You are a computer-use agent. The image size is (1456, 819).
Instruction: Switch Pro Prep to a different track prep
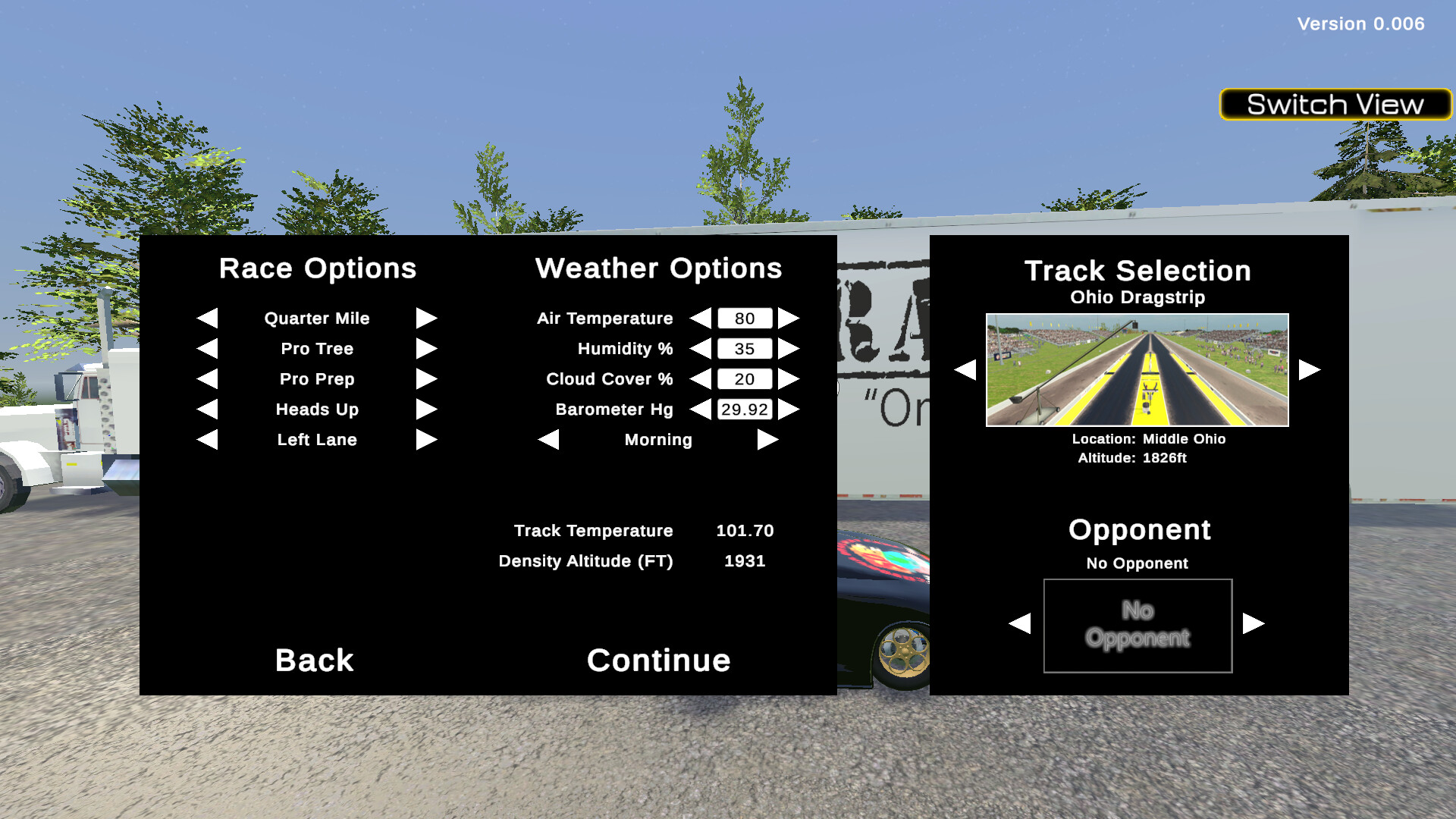(427, 379)
